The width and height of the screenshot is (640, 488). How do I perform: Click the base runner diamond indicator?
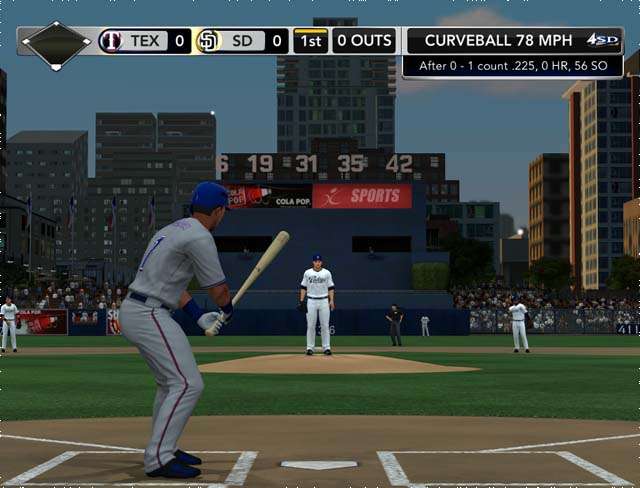56,44
